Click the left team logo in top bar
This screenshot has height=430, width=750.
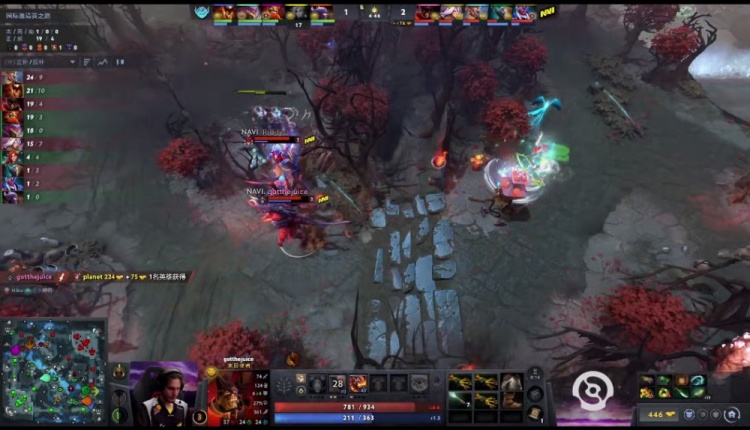point(201,13)
